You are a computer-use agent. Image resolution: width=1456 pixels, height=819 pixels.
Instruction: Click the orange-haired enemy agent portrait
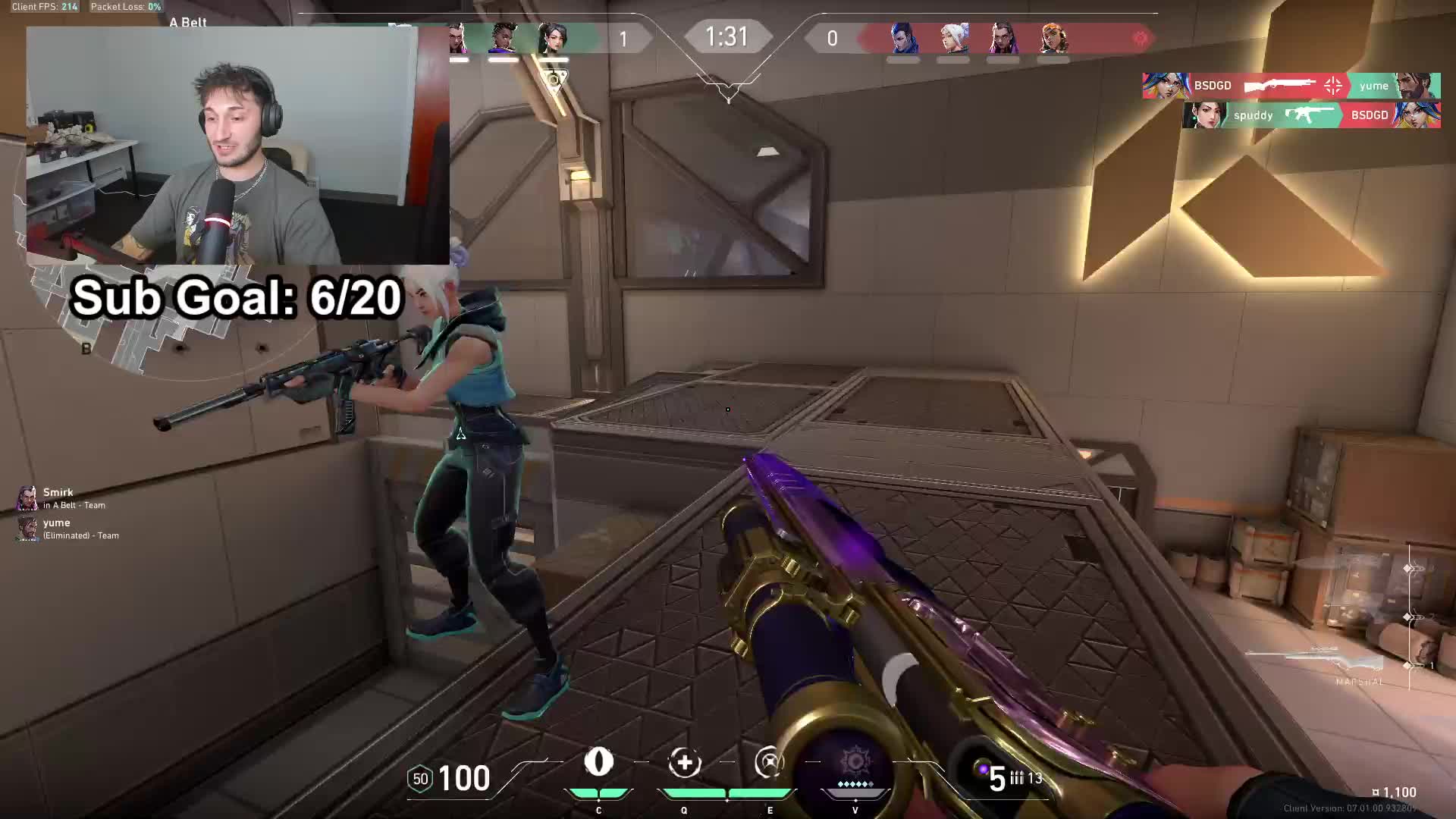(x=1053, y=38)
